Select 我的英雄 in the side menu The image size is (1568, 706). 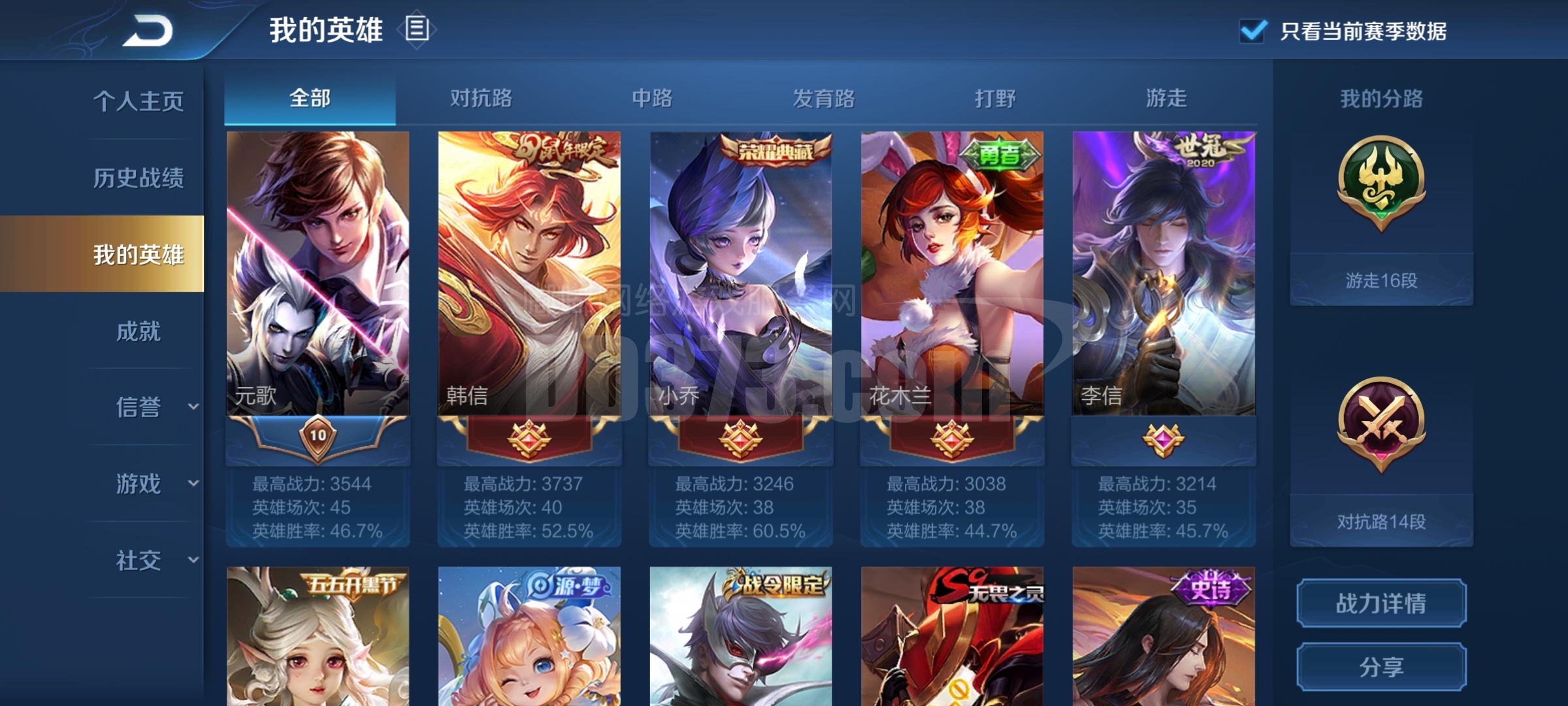tap(139, 254)
